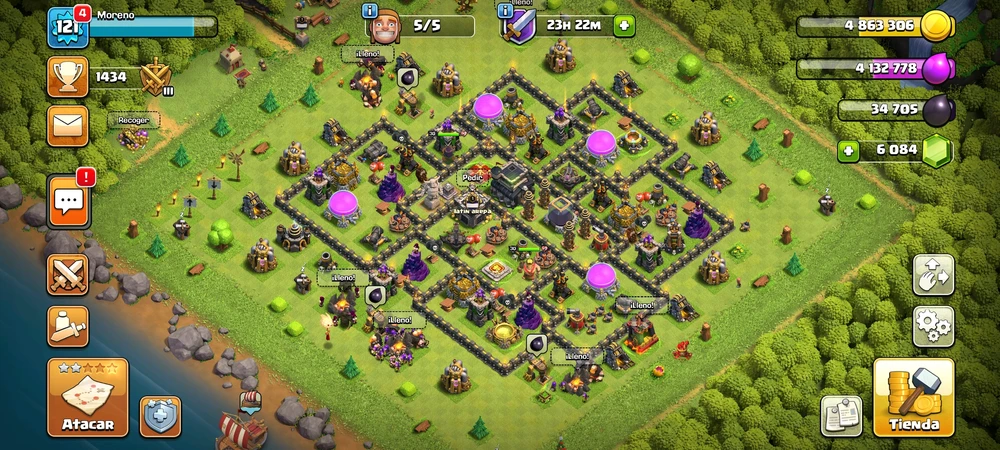Open the chat speech bubble
Viewport: 1000px width, 450px height.
[x=68, y=203]
